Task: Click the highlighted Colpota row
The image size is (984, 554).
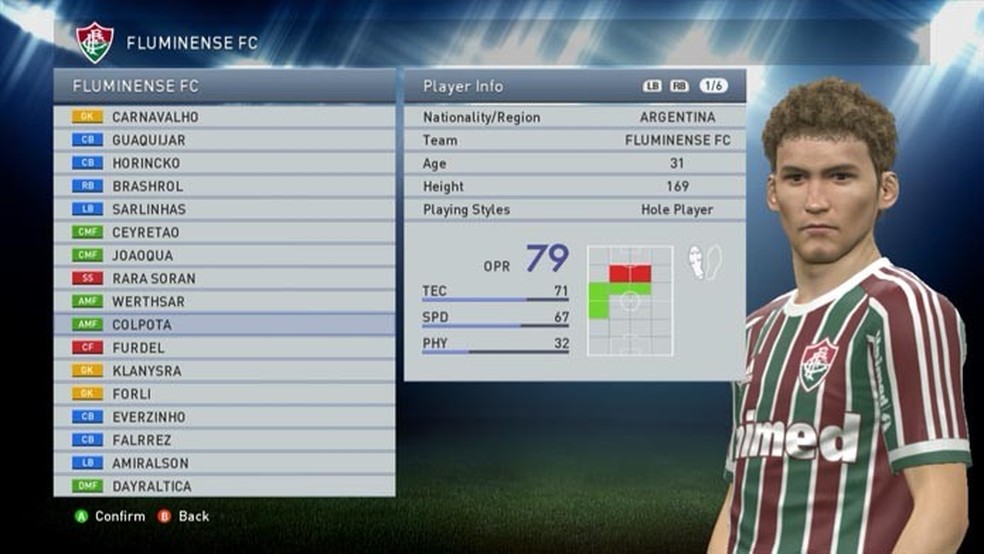Action: click(x=224, y=325)
